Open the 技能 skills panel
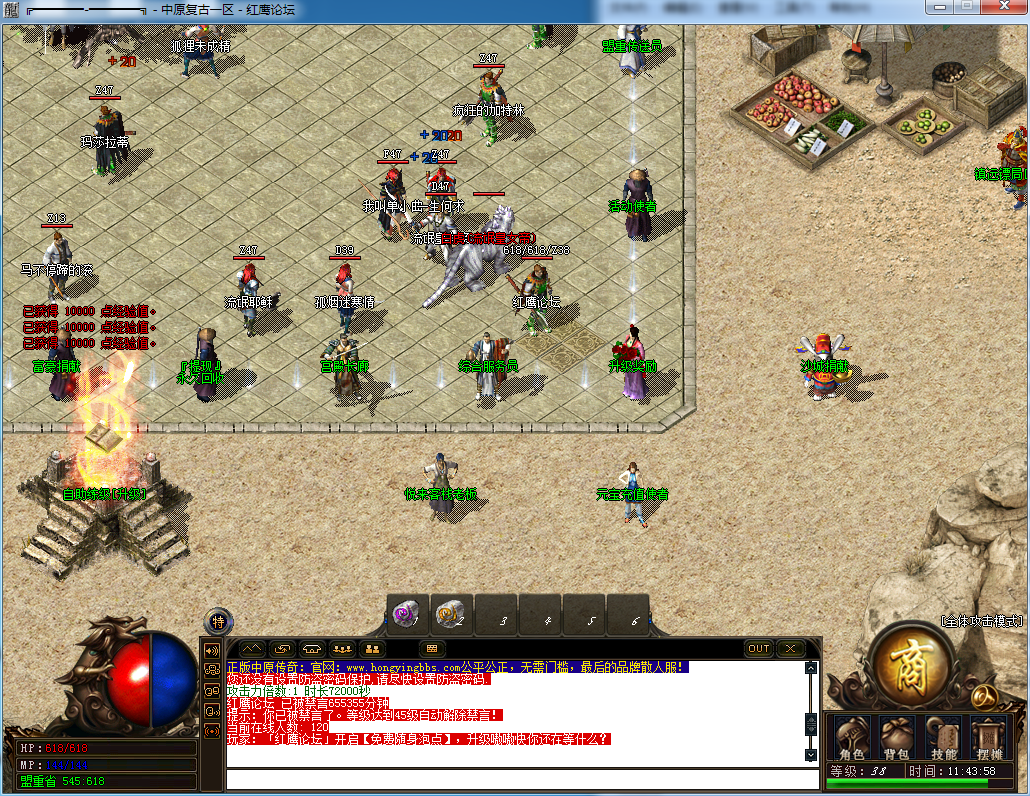The image size is (1030, 796). pos(943,738)
